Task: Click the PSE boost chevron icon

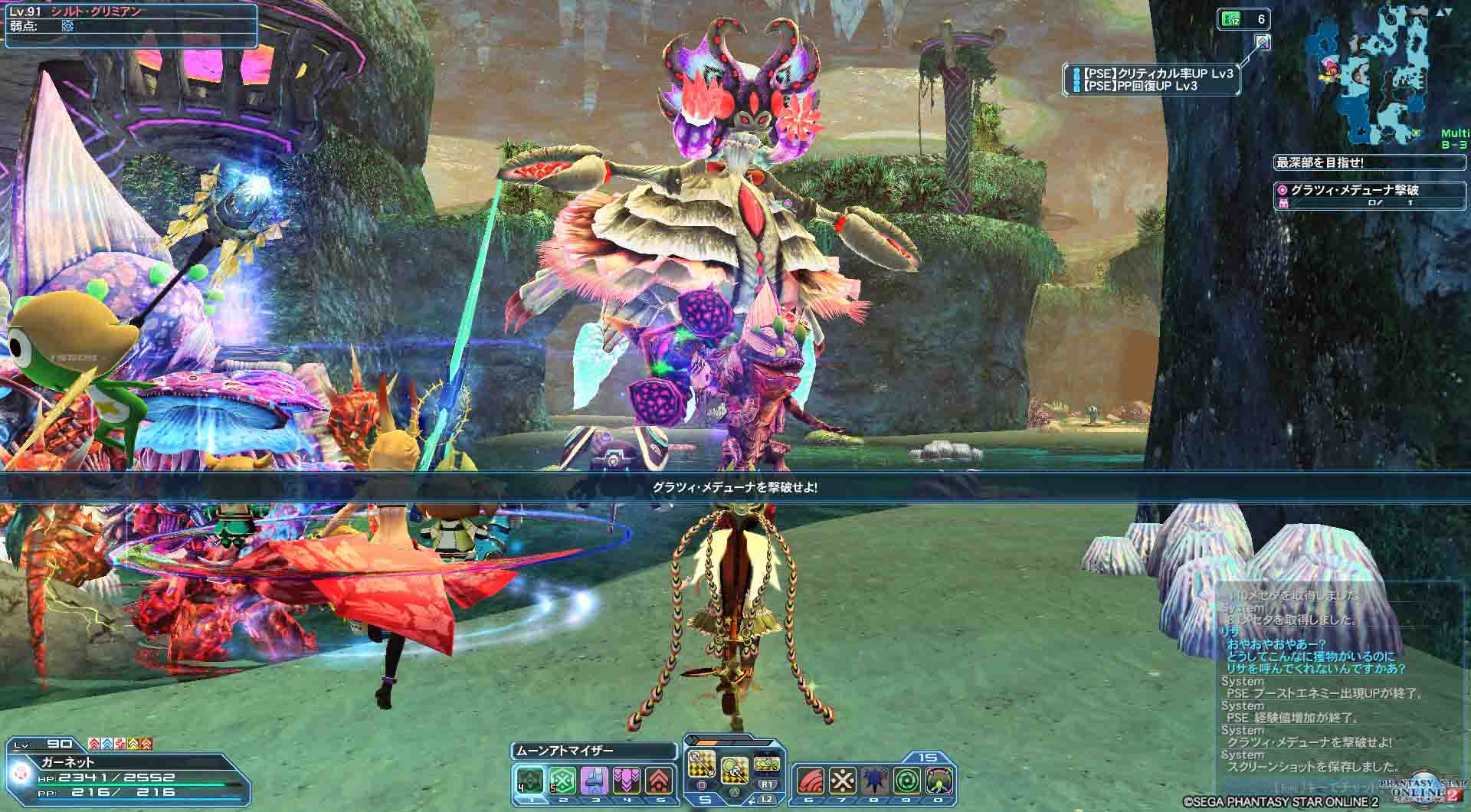Action: point(1263,41)
